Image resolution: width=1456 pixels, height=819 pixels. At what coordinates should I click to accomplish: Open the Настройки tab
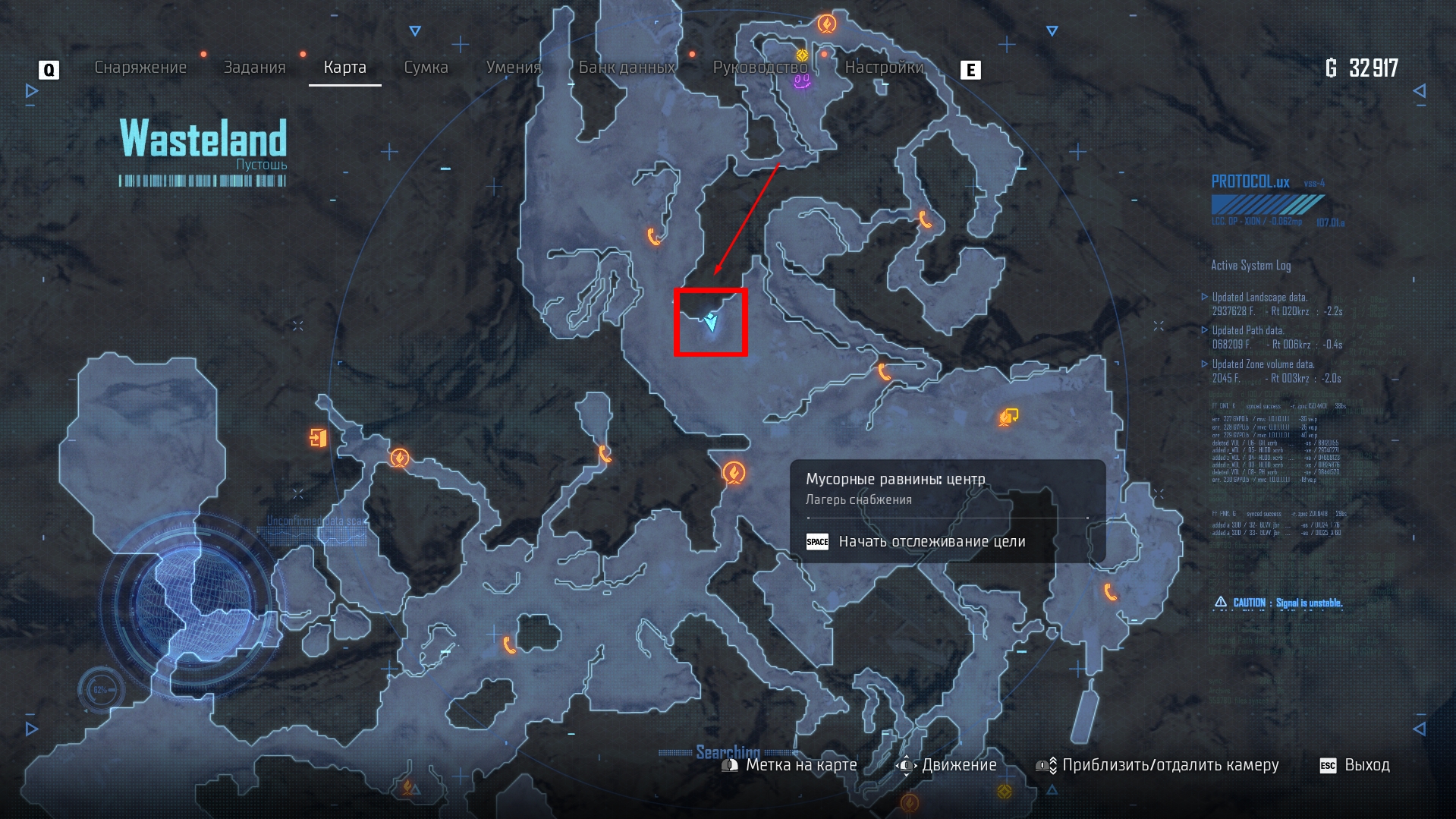(884, 68)
